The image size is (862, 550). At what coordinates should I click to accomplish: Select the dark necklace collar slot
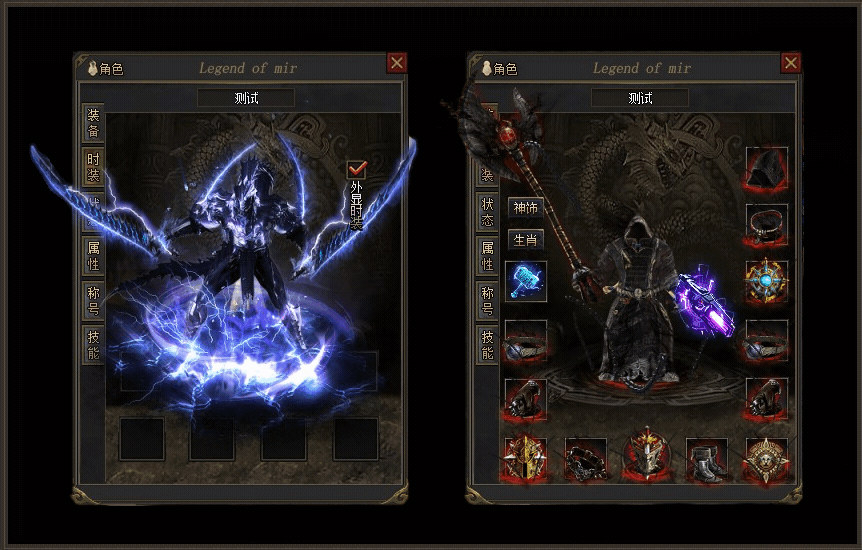pos(766,225)
